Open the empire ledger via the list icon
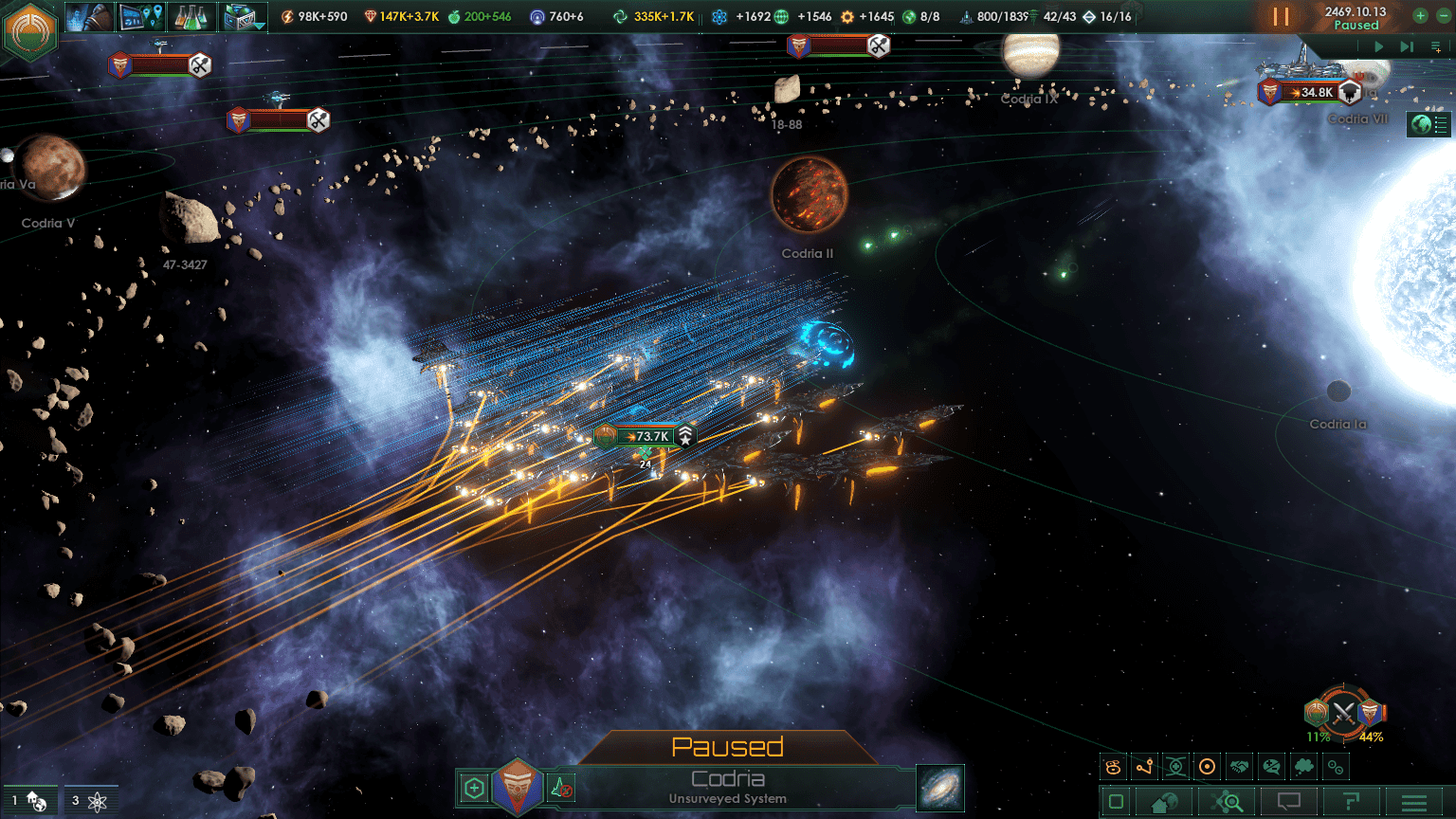Image resolution: width=1456 pixels, height=819 pixels. point(1412,802)
